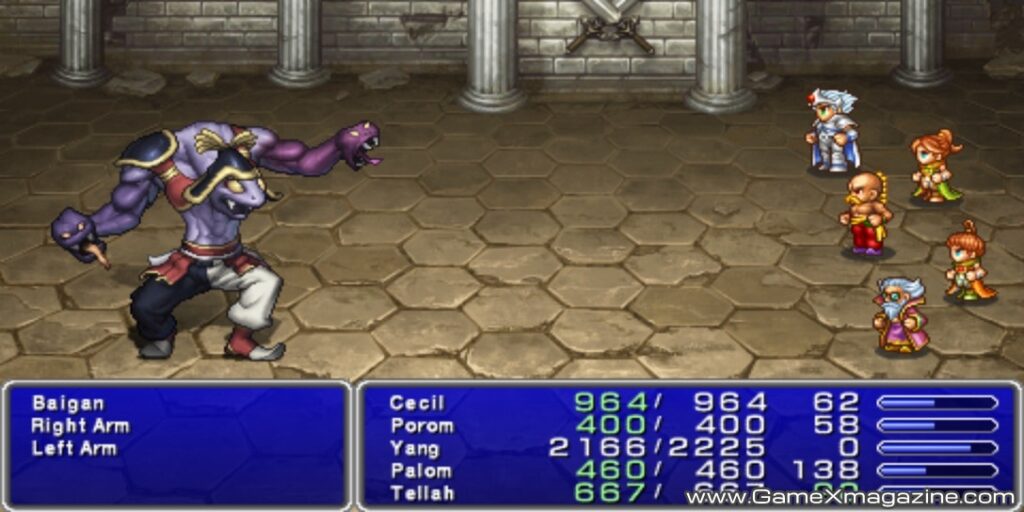Target Right Arm in the enemy list
Viewport: 1024px width, 512px height.
[80, 426]
